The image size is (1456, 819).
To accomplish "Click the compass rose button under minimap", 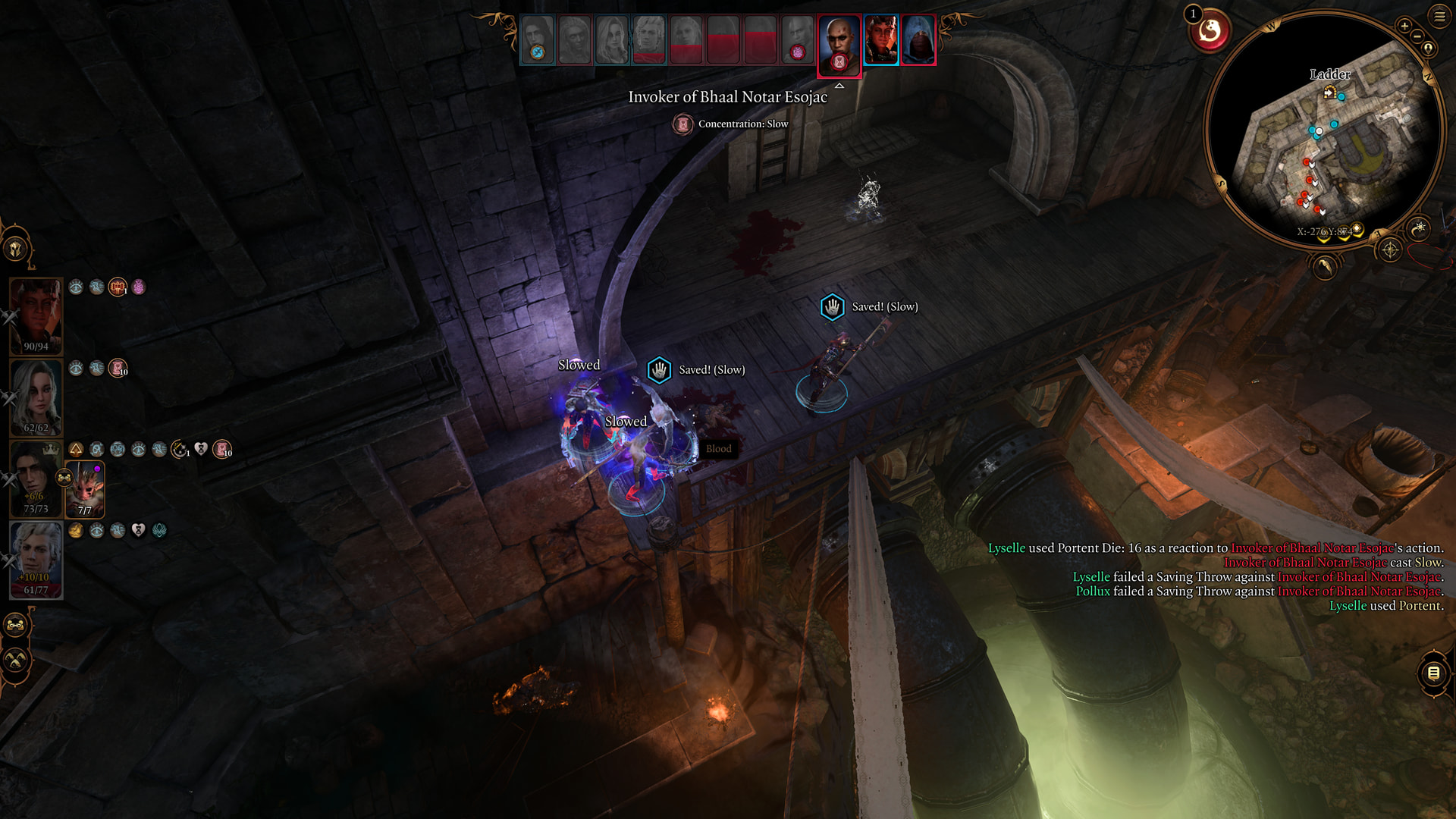I will pos(1389,249).
